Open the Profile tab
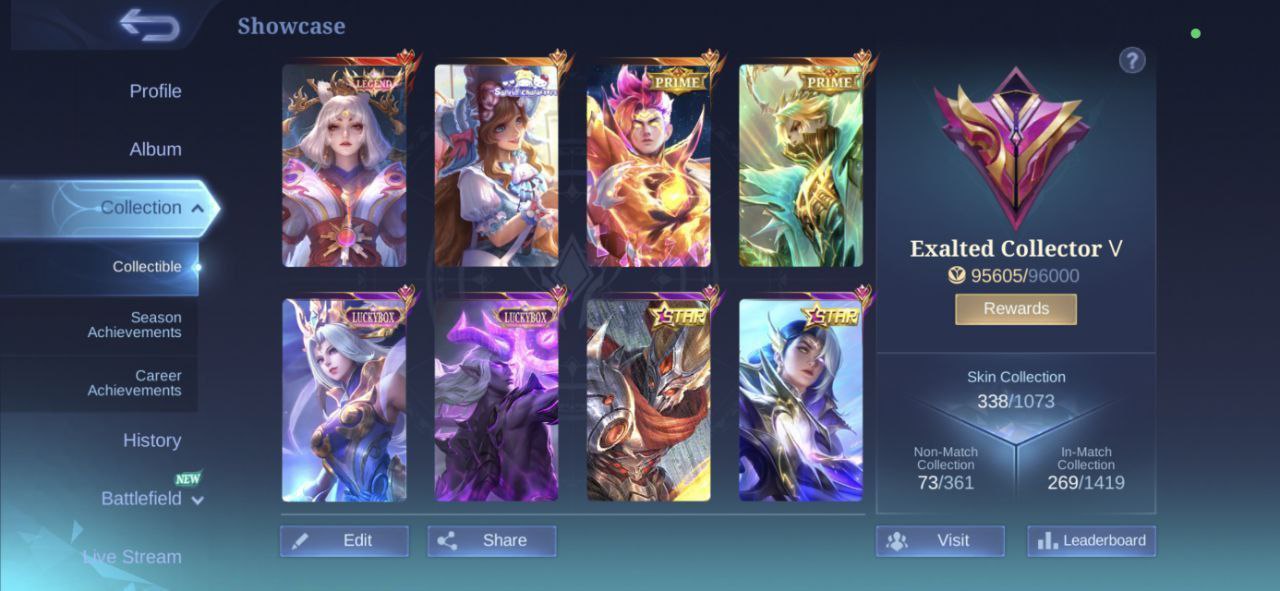This screenshot has height=591, width=1280. [x=155, y=91]
